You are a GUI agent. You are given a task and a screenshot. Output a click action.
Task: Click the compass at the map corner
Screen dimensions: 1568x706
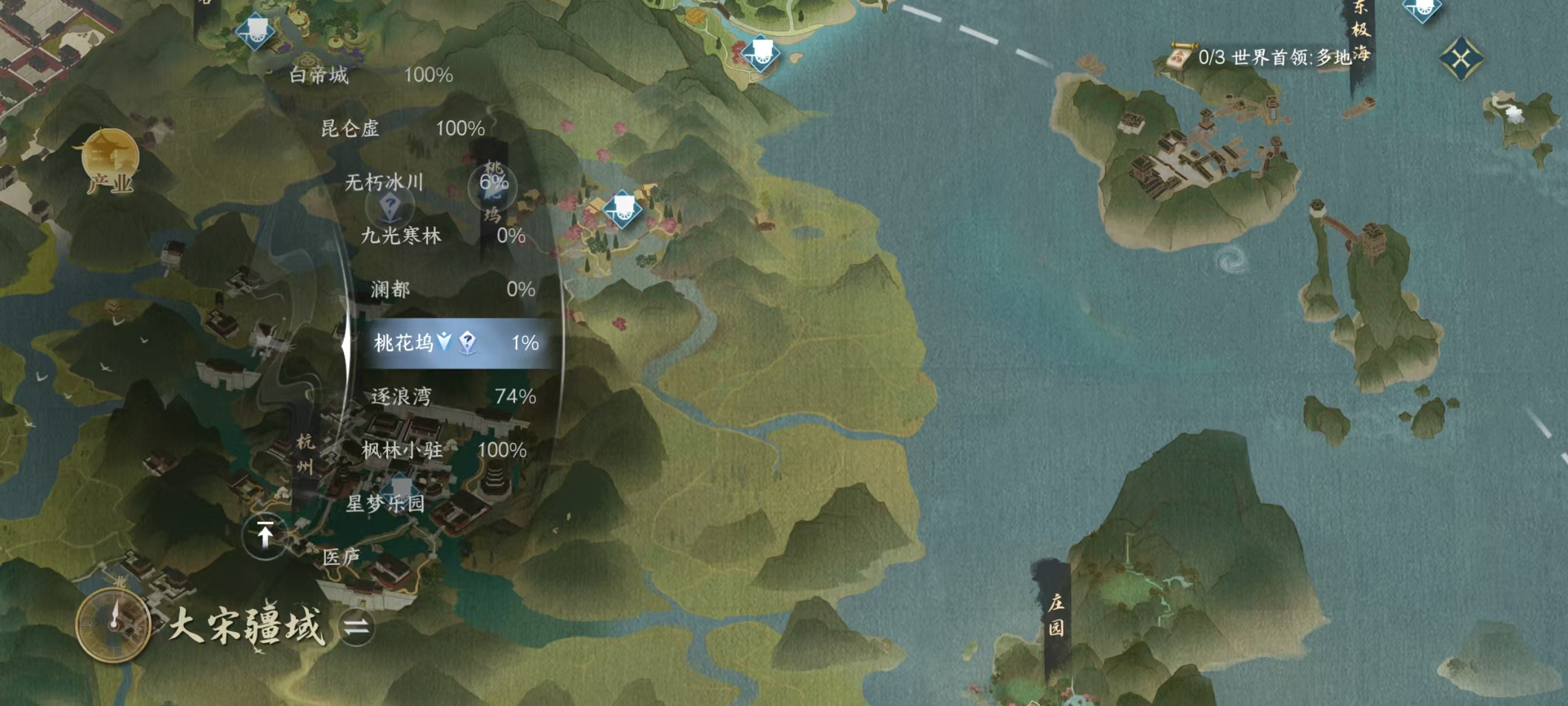113,624
